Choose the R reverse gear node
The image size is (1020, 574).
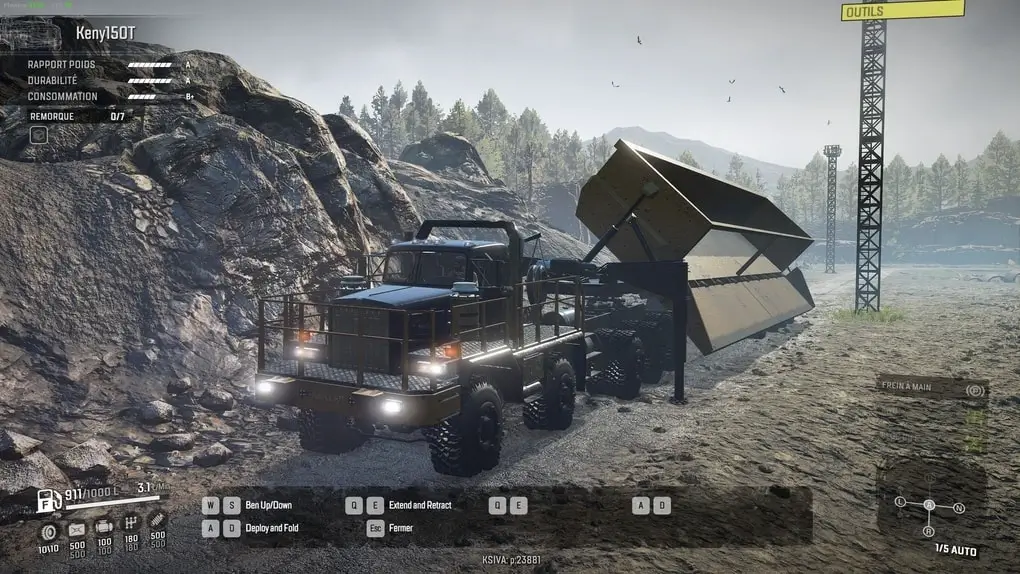point(929,531)
